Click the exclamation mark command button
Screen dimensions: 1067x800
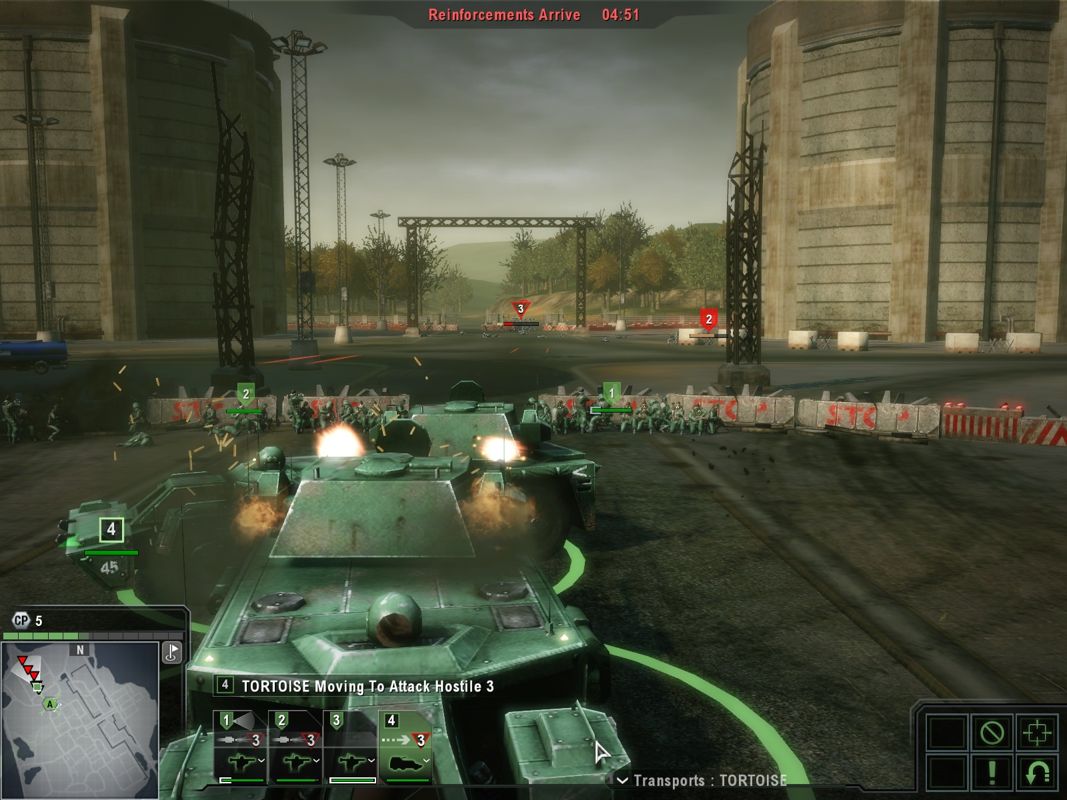coord(991,773)
